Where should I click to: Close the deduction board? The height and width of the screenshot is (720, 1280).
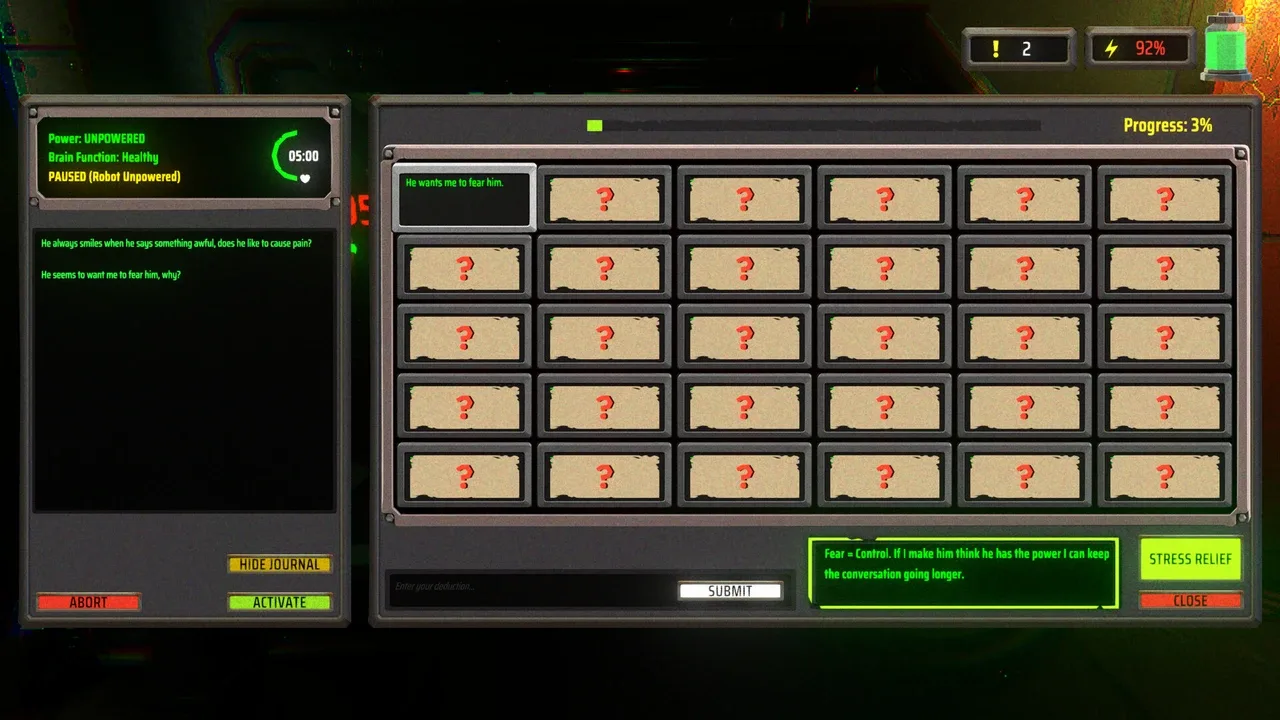(1190, 601)
